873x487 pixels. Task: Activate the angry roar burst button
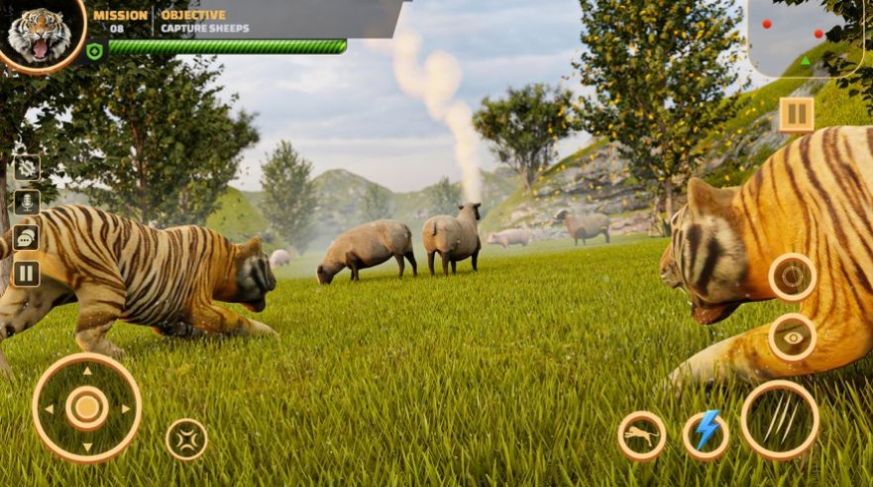186,439
